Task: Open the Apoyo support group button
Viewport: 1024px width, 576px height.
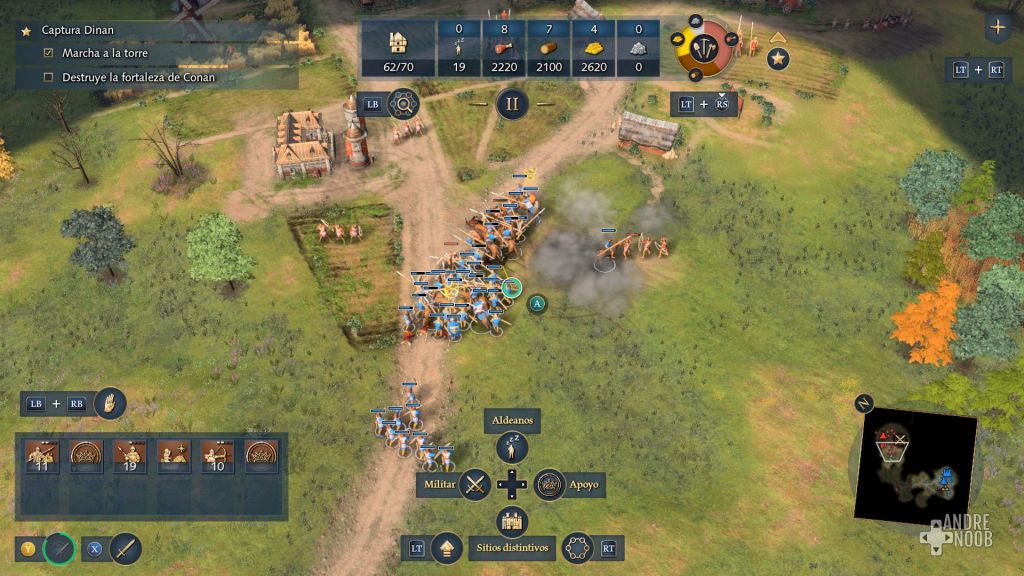Action: tap(549, 485)
